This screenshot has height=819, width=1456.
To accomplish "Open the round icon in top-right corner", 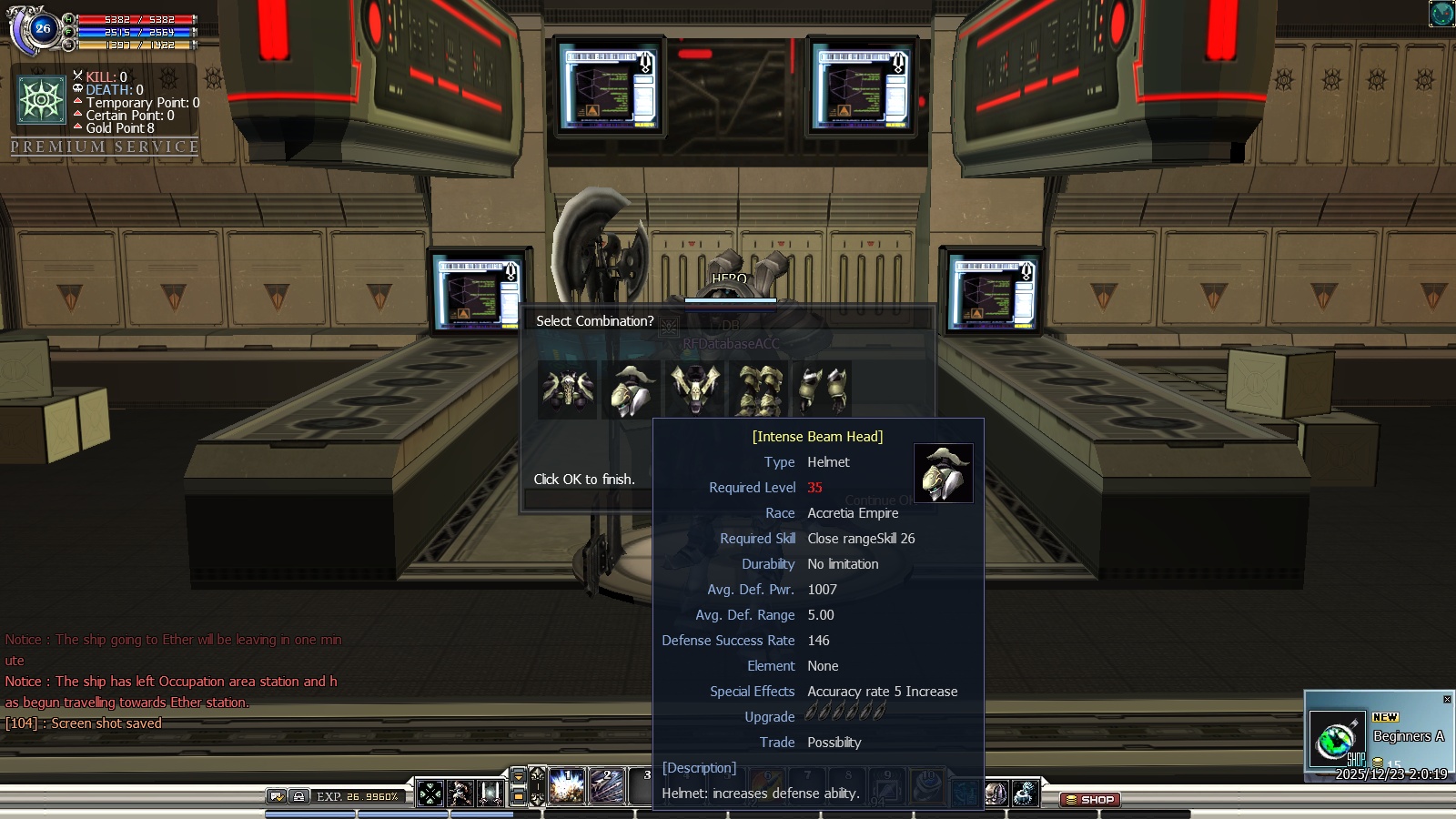I will [x=1441, y=14].
